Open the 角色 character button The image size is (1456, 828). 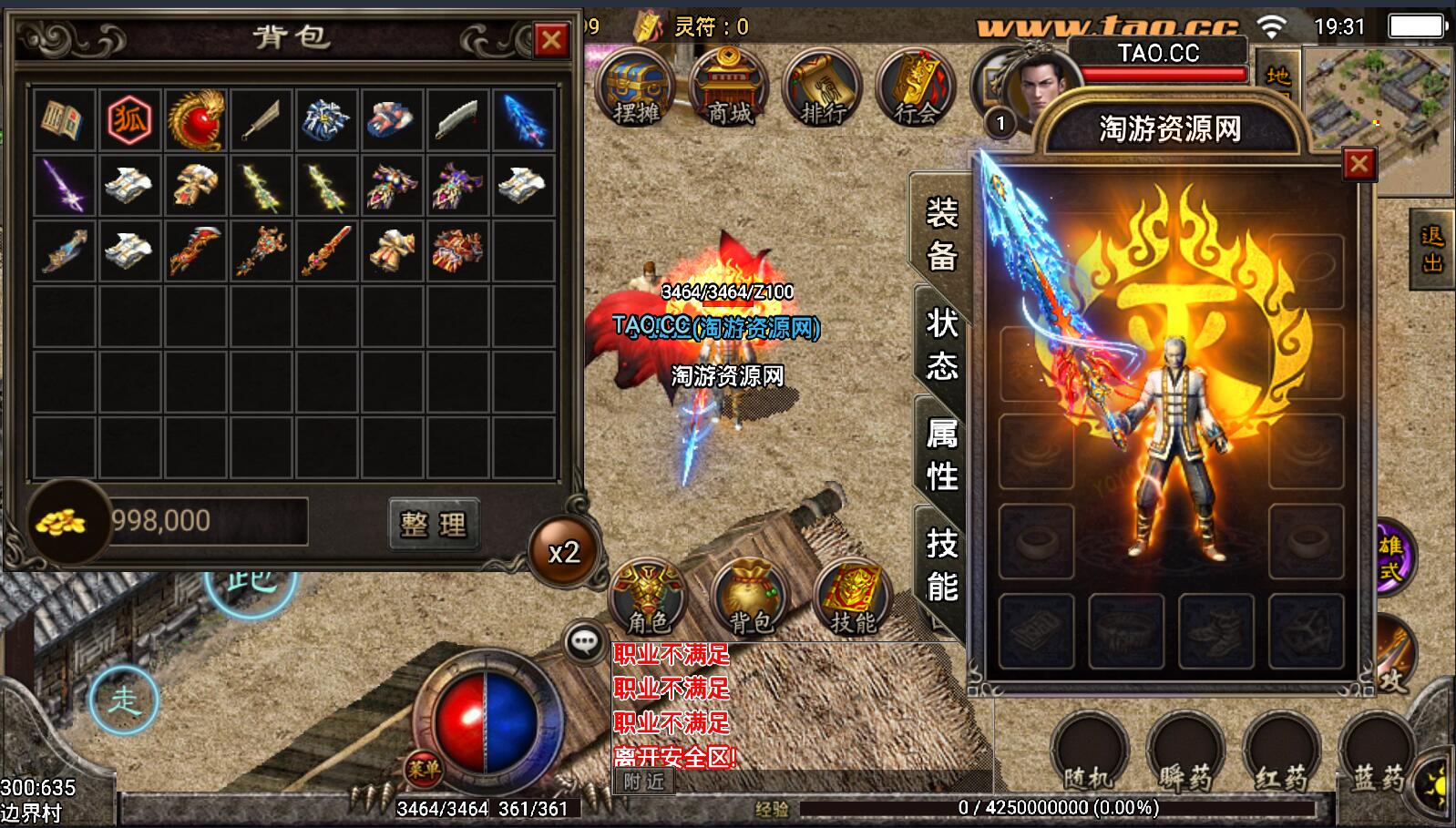(649, 598)
